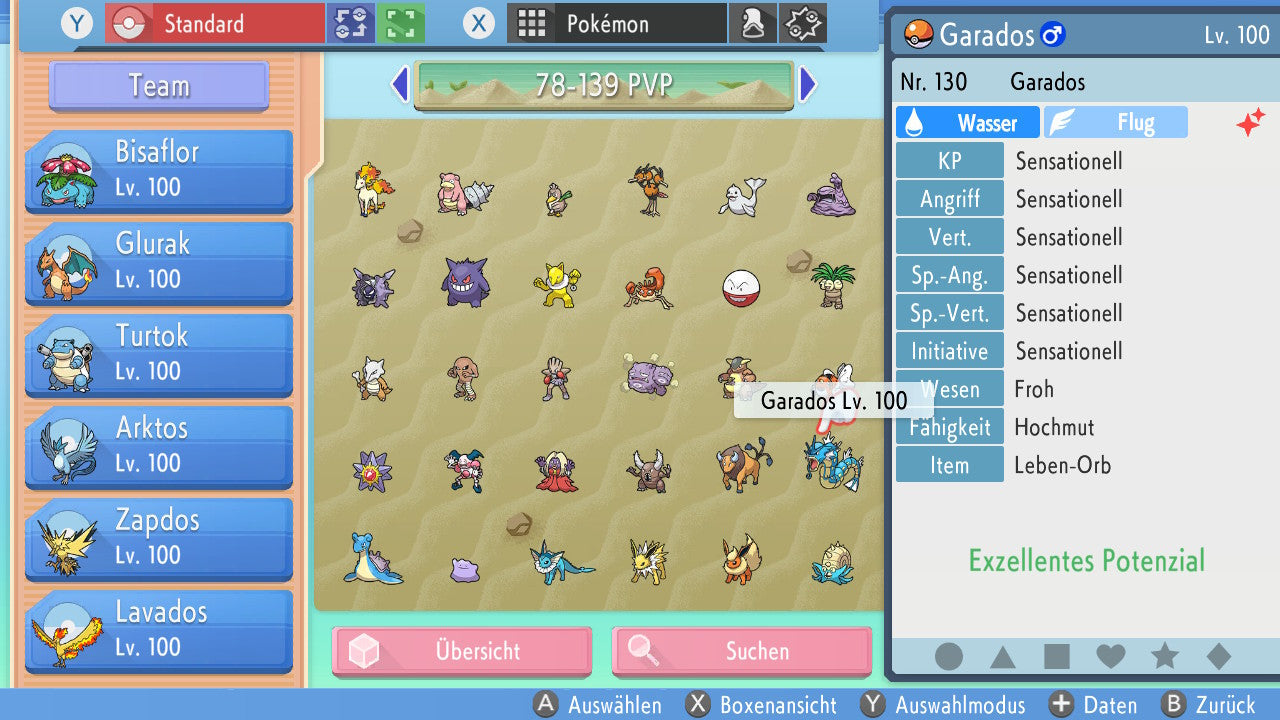Switch to the Team tab
The image size is (1280, 720).
pos(157,86)
